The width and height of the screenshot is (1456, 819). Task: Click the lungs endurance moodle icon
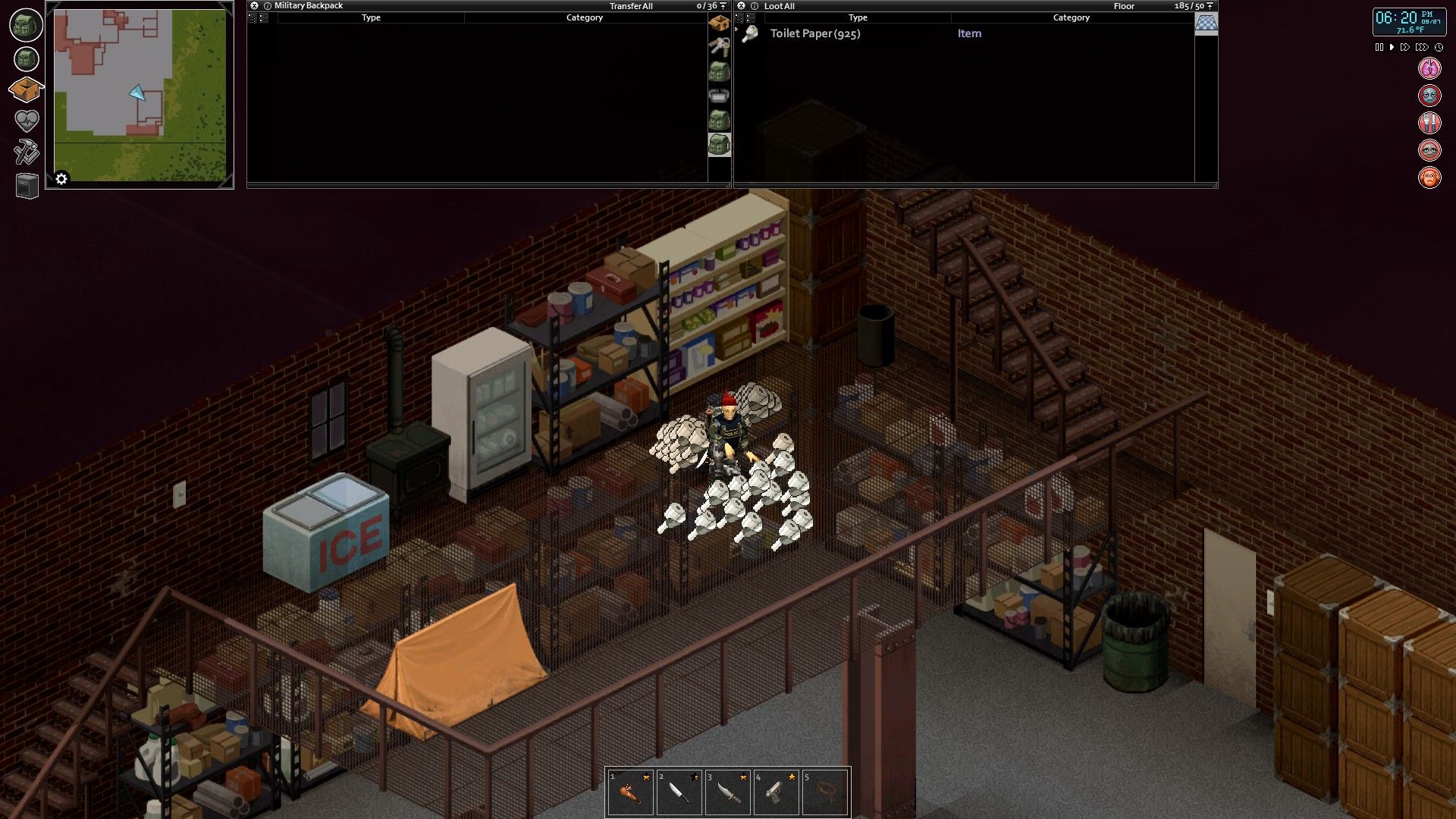click(1428, 68)
